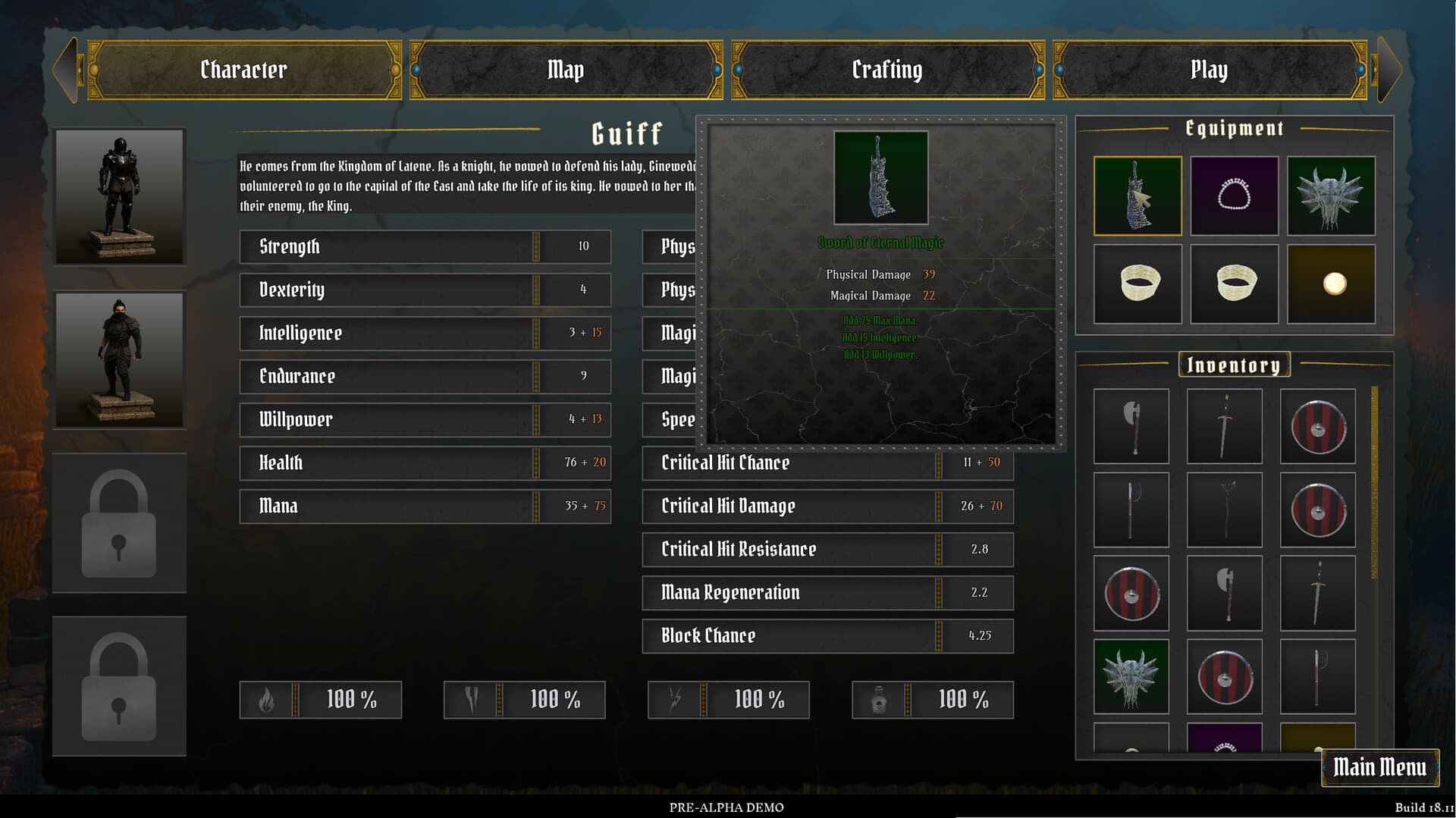Viewport: 1456px width, 818px height.
Task: Select the Sword of Eternal Magic weapon slot
Action: coord(1137,196)
